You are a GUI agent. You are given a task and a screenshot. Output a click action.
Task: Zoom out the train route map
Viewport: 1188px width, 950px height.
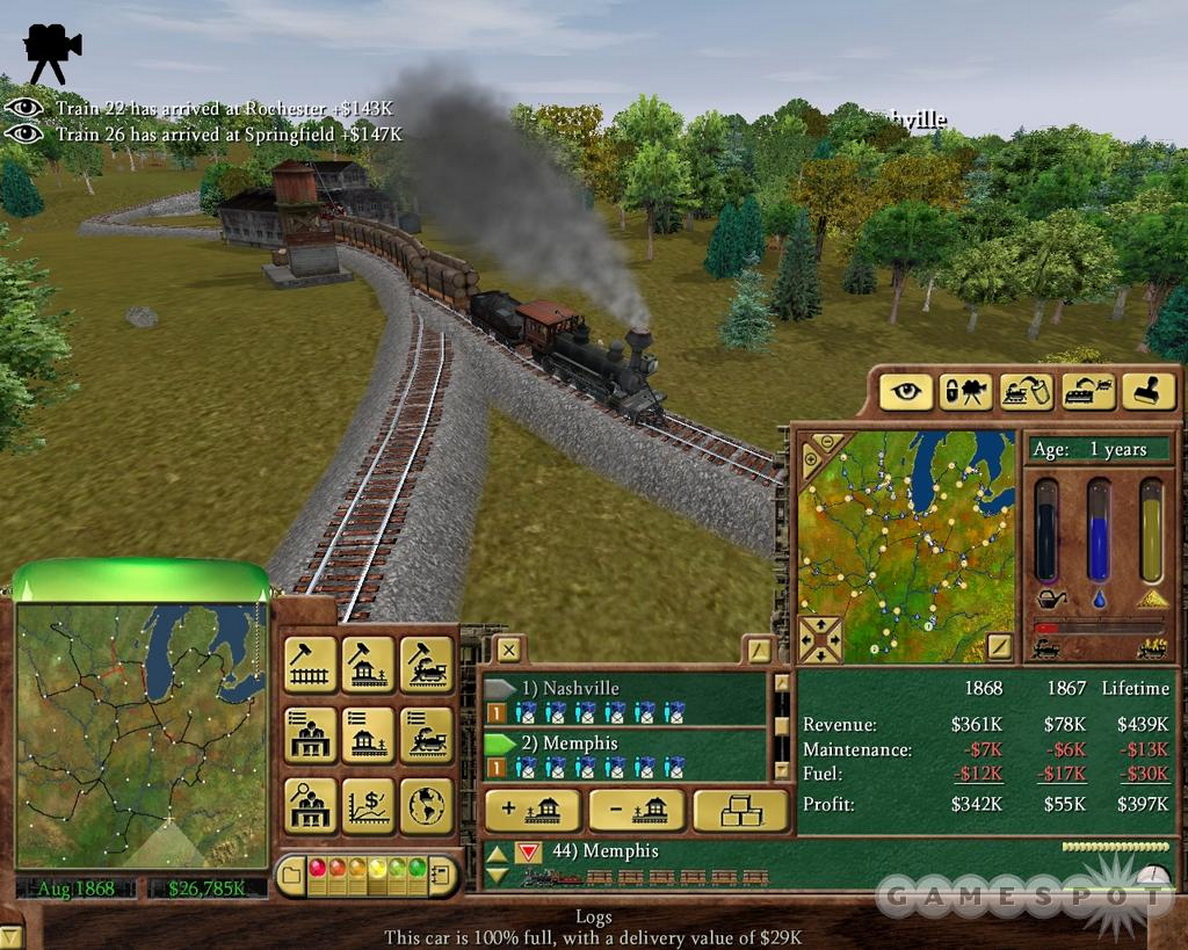click(x=829, y=442)
